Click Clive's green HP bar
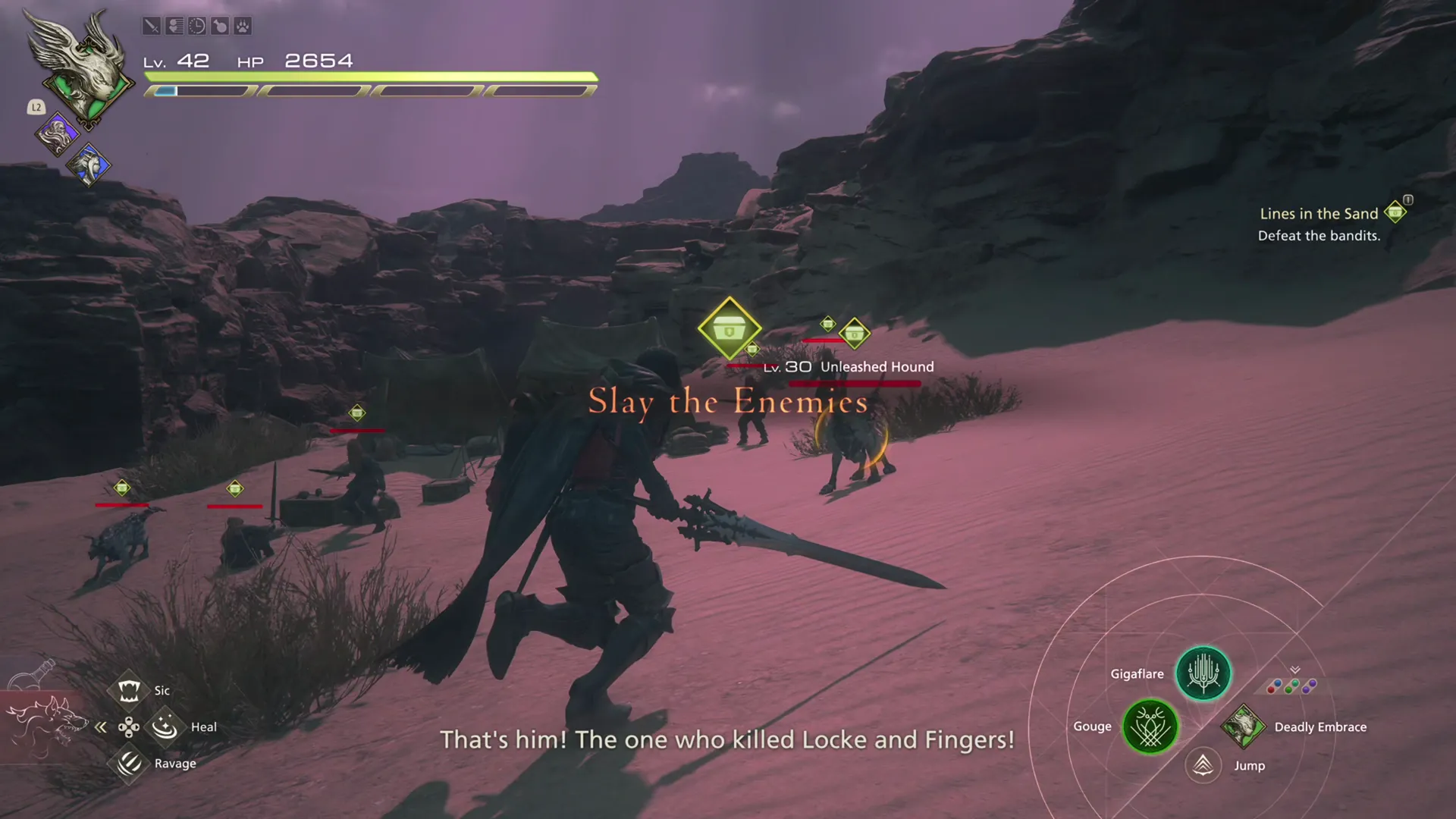Viewport: 1456px width, 819px height. [x=369, y=76]
